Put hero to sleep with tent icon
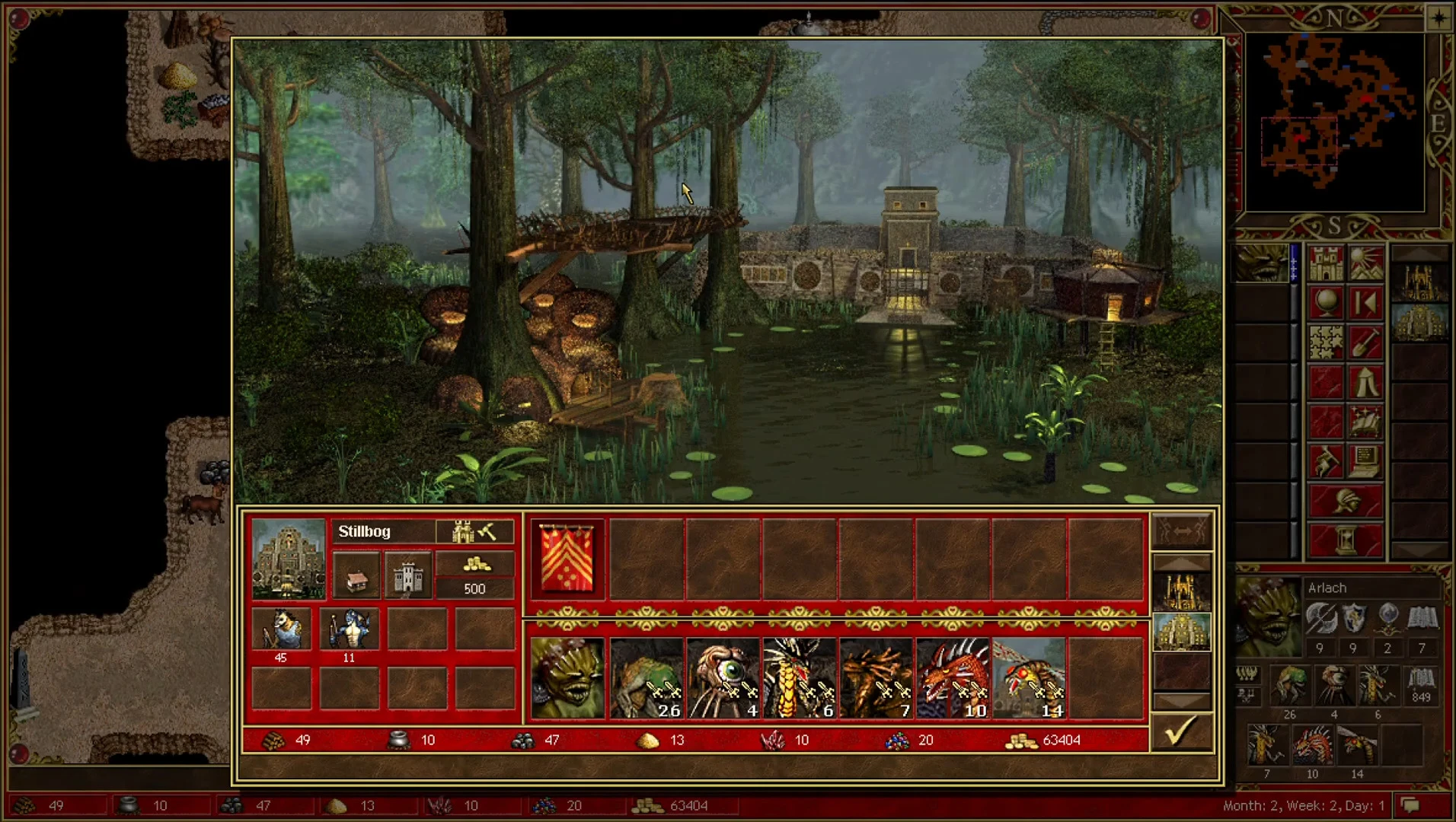 (x=1366, y=380)
